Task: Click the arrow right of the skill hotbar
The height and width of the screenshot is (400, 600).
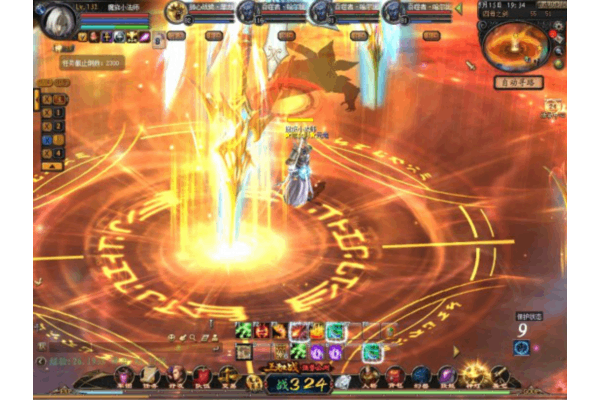Action: [x=457, y=351]
